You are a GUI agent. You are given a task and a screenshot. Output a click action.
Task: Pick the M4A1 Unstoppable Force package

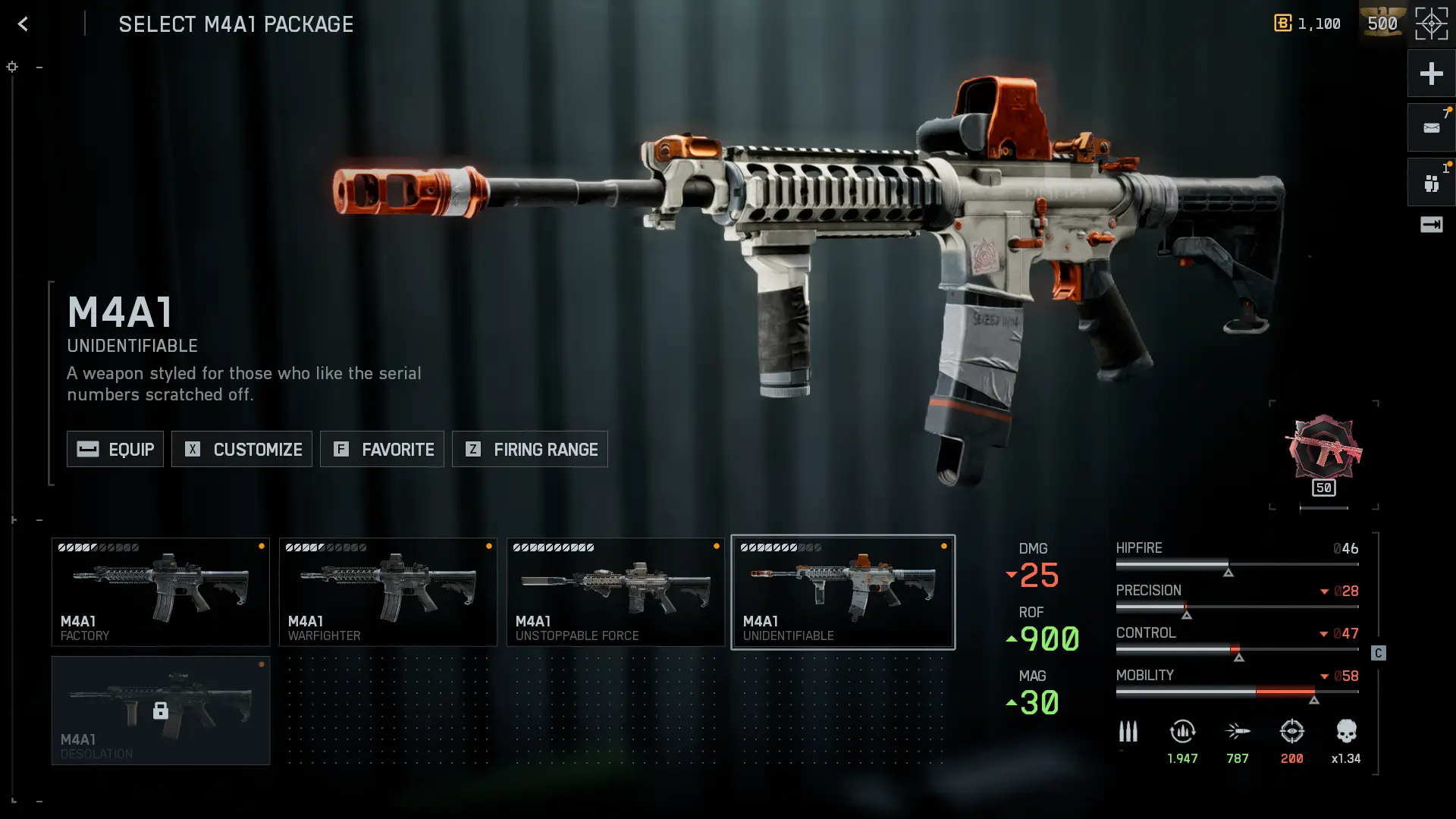click(616, 592)
